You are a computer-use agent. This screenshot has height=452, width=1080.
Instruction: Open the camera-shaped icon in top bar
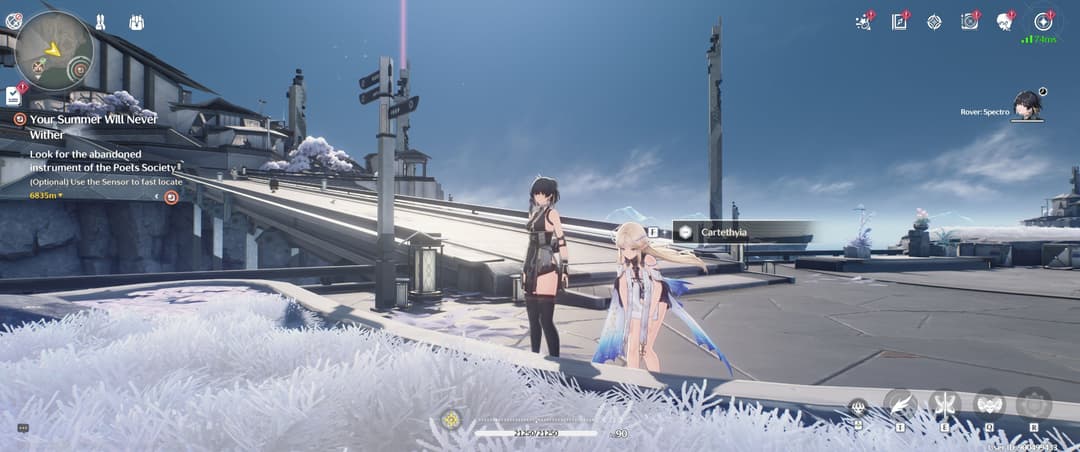pos(969,22)
